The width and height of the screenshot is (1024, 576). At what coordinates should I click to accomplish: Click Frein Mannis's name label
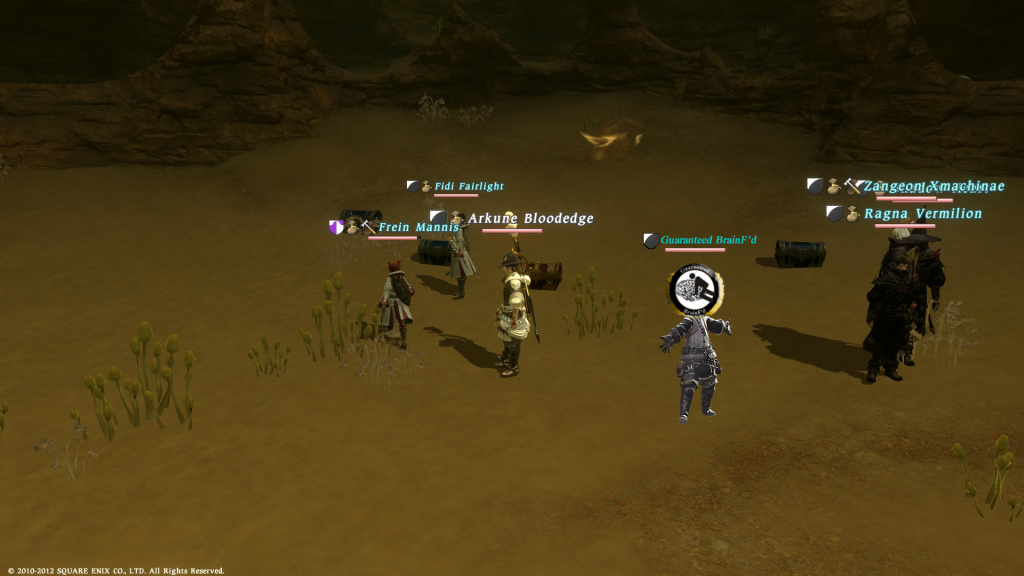(417, 228)
